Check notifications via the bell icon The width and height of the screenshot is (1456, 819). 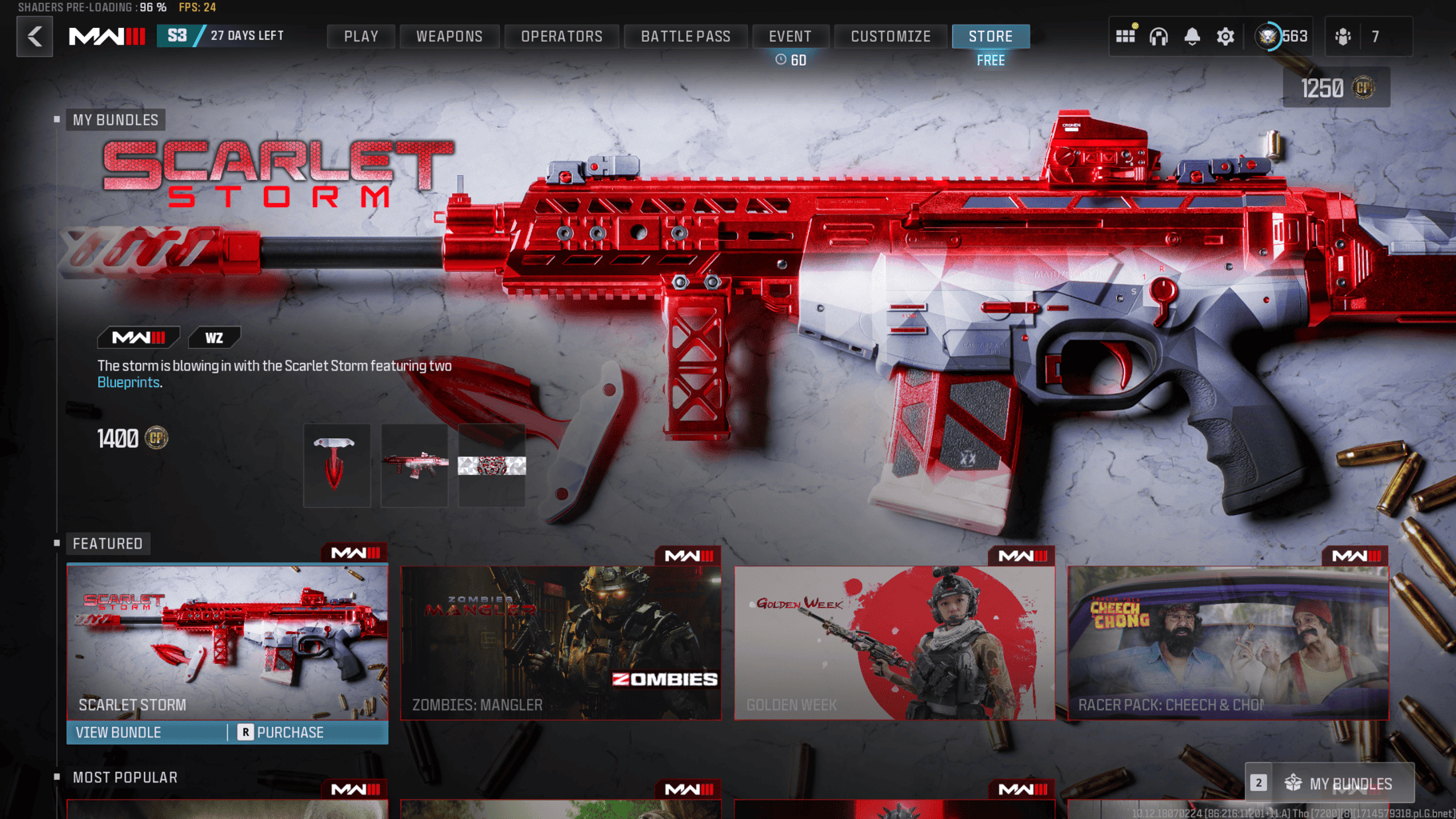1193,36
